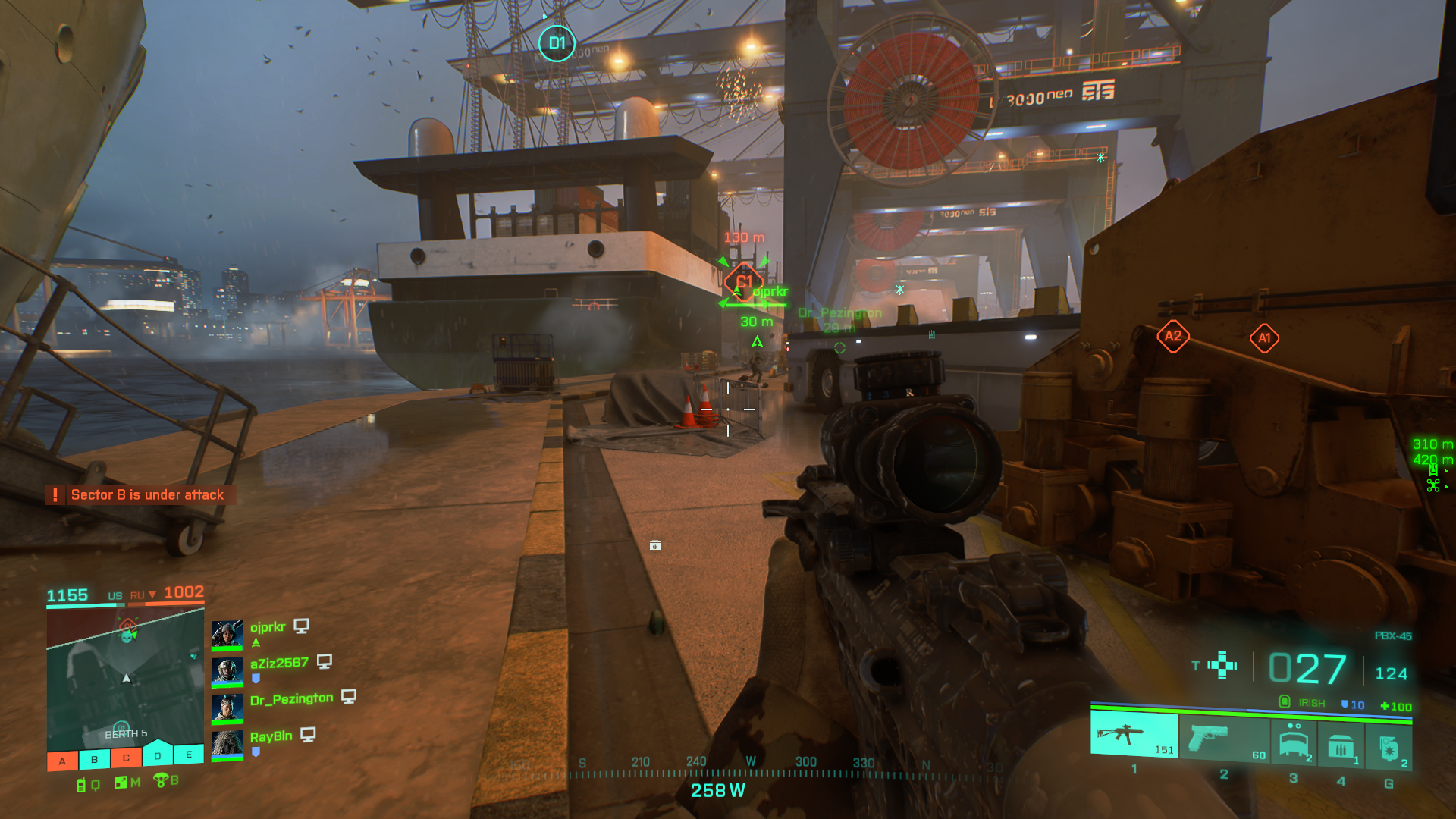Open the Plus System attachment cross icon
This screenshot has height=819, width=1456.
pyautogui.click(x=1222, y=665)
